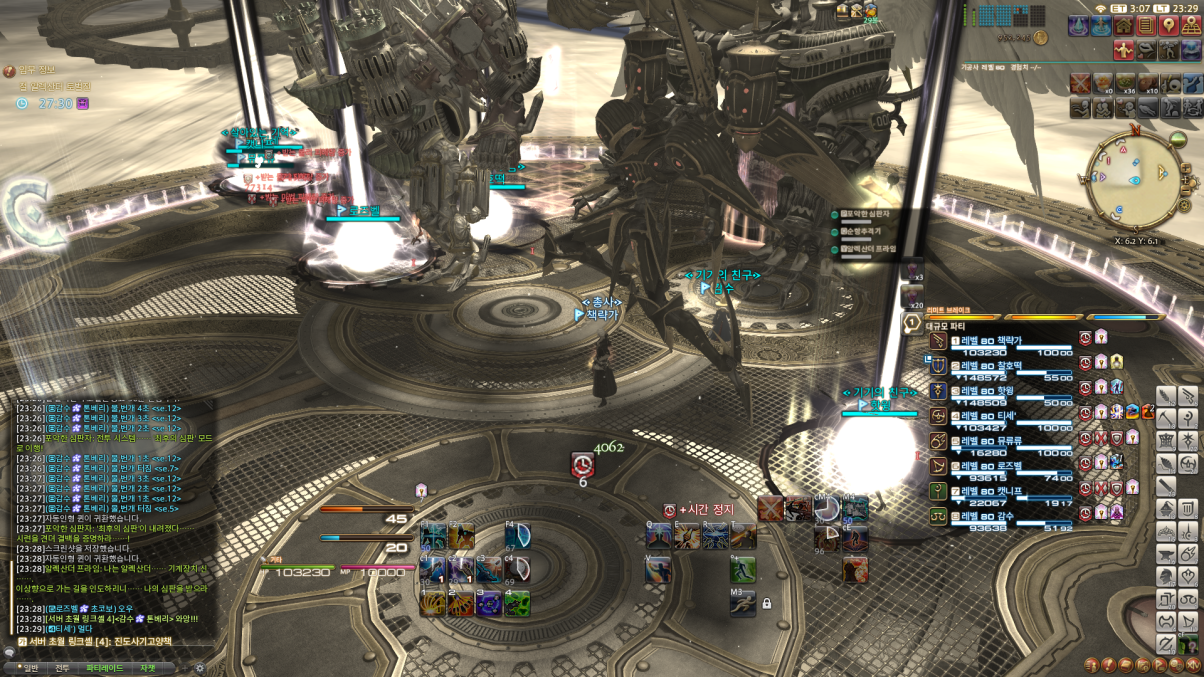Switch to the 자캣 chat tab

pos(147,667)
